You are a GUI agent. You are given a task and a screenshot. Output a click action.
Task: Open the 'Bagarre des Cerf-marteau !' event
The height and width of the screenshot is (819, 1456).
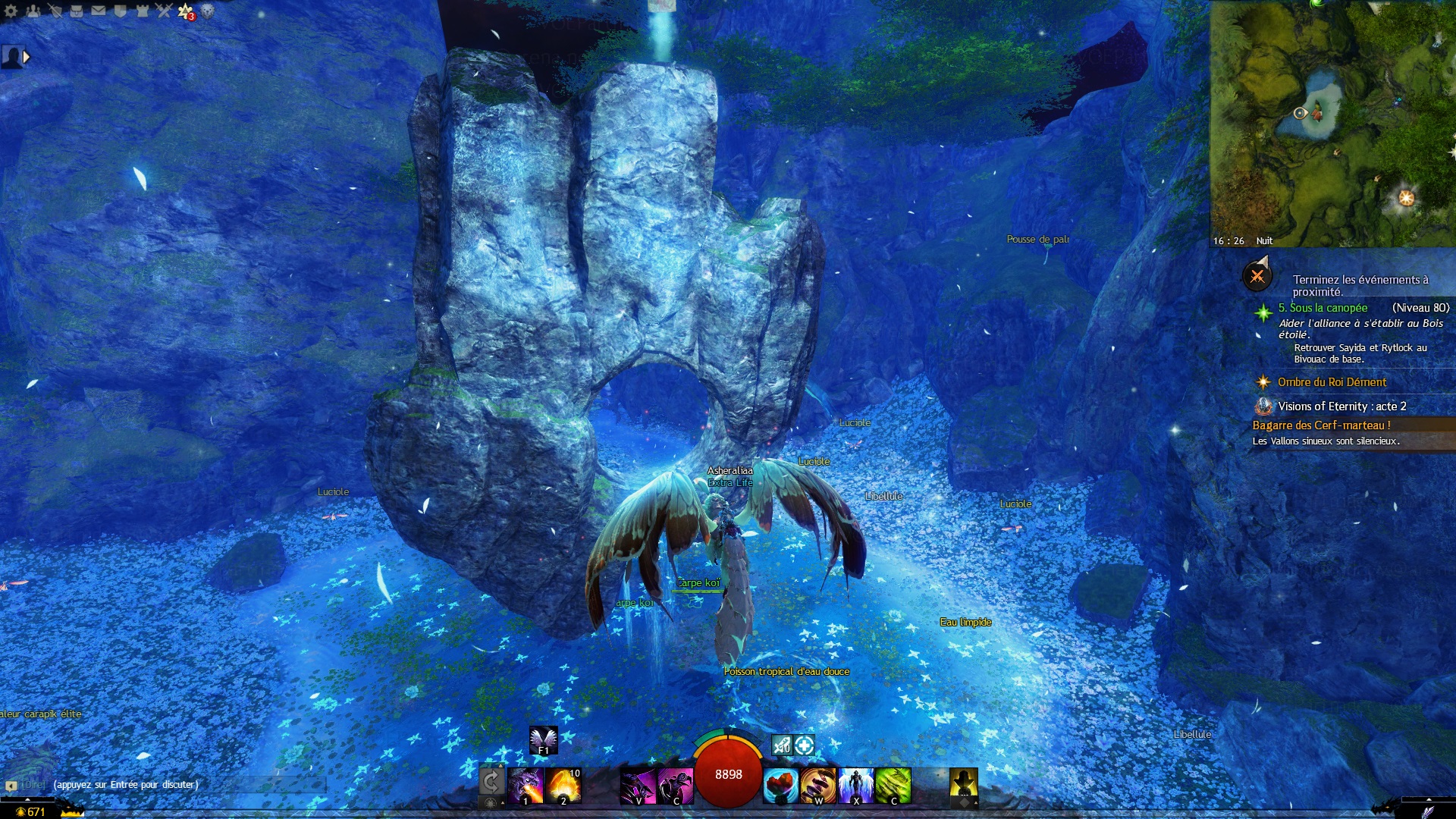(1321, 425)
